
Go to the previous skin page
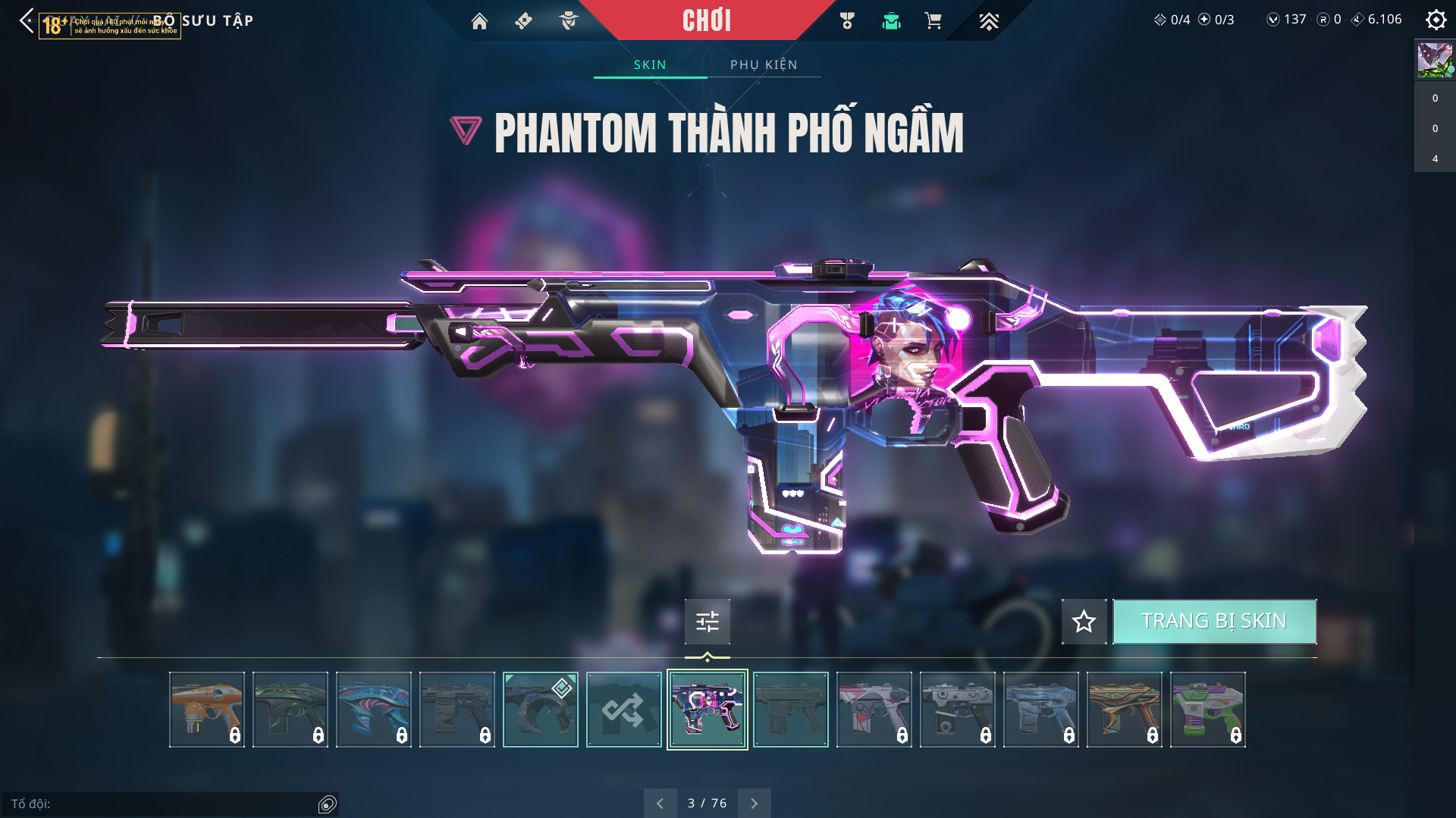coord(660,803)
